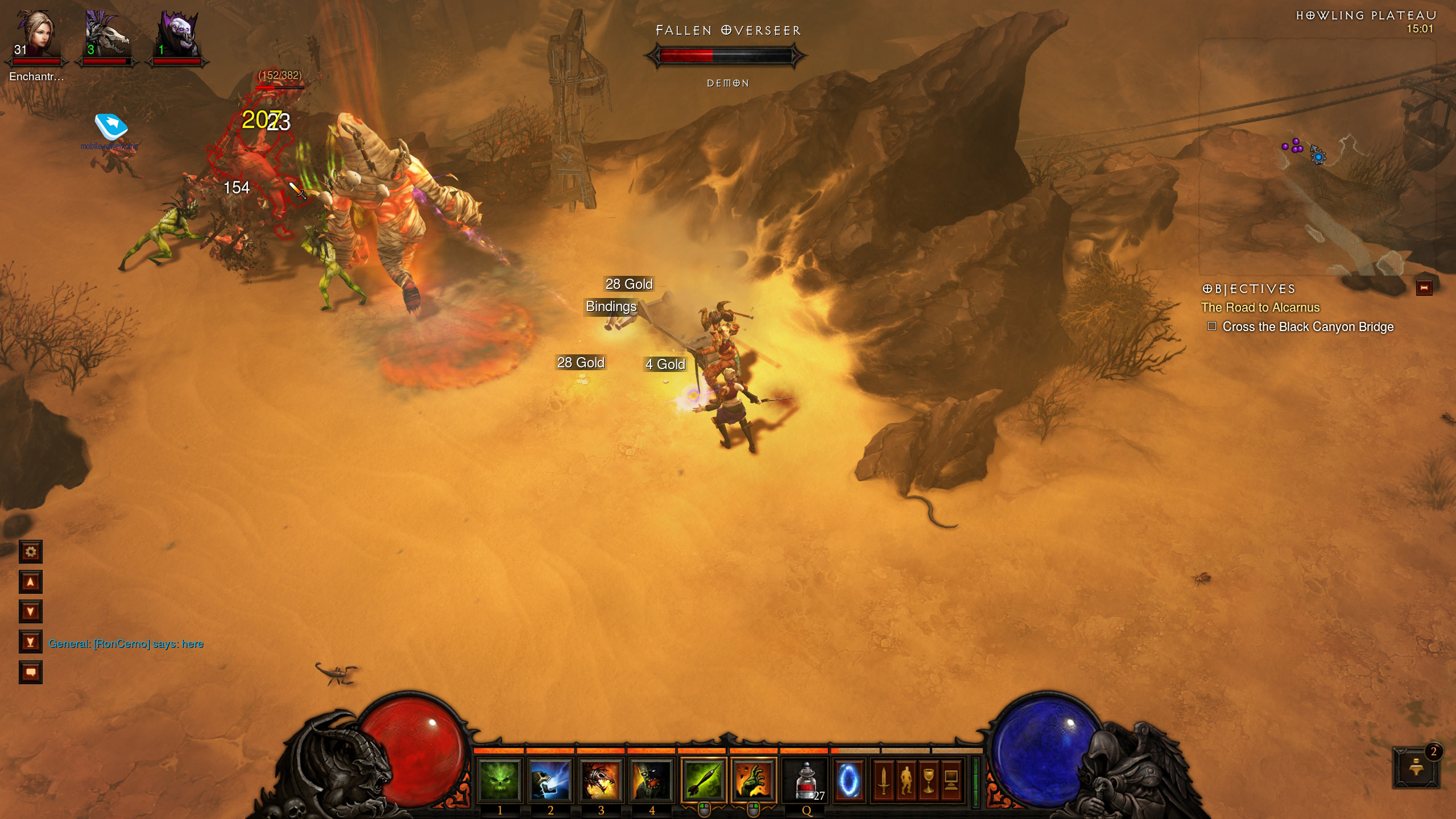Jump chat to the latest message
Viewport: 1456px width, 819px height.
pos(31,642)
